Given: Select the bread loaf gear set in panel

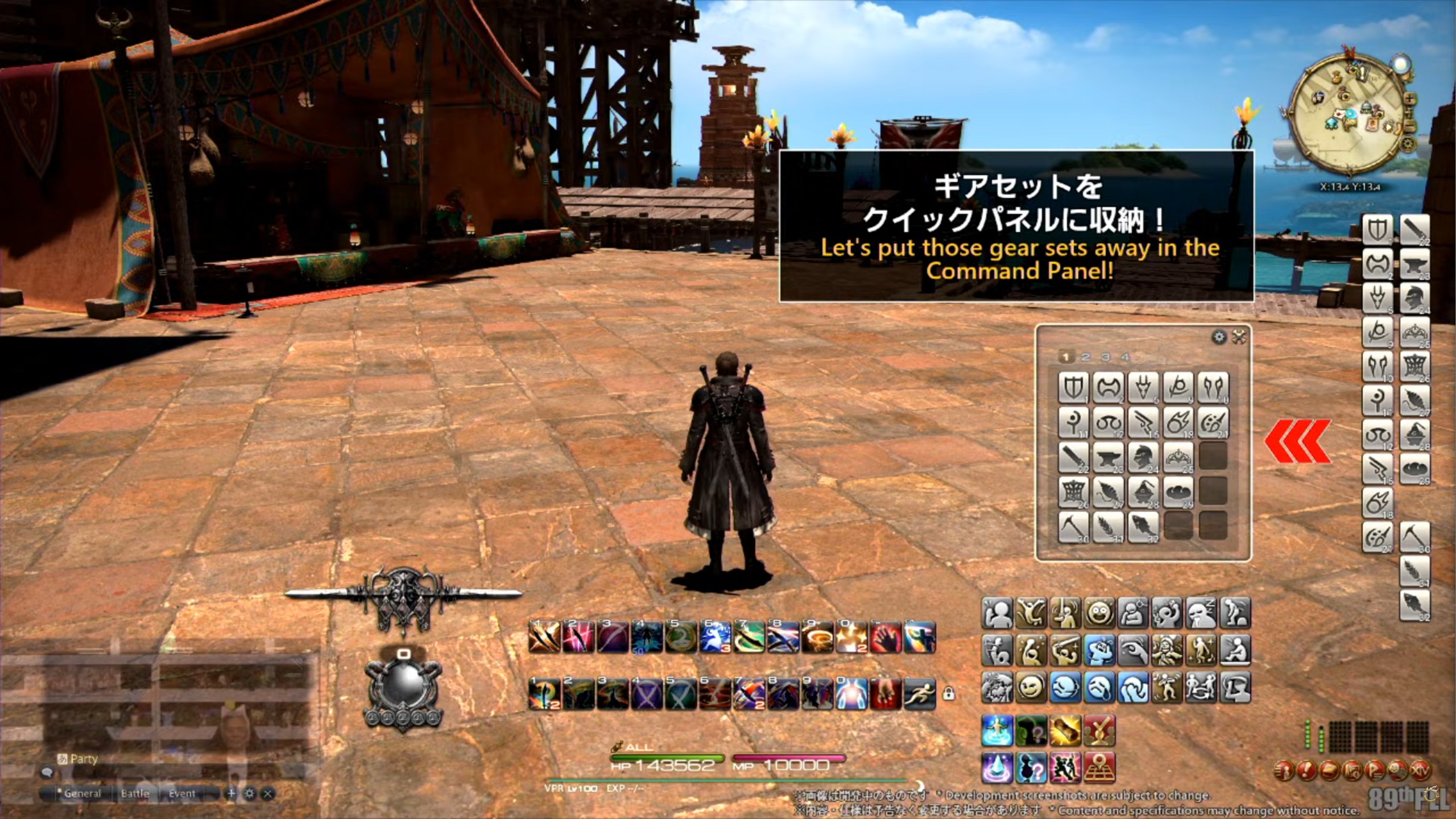Looking at the screenshot, I should (1178, 491).
